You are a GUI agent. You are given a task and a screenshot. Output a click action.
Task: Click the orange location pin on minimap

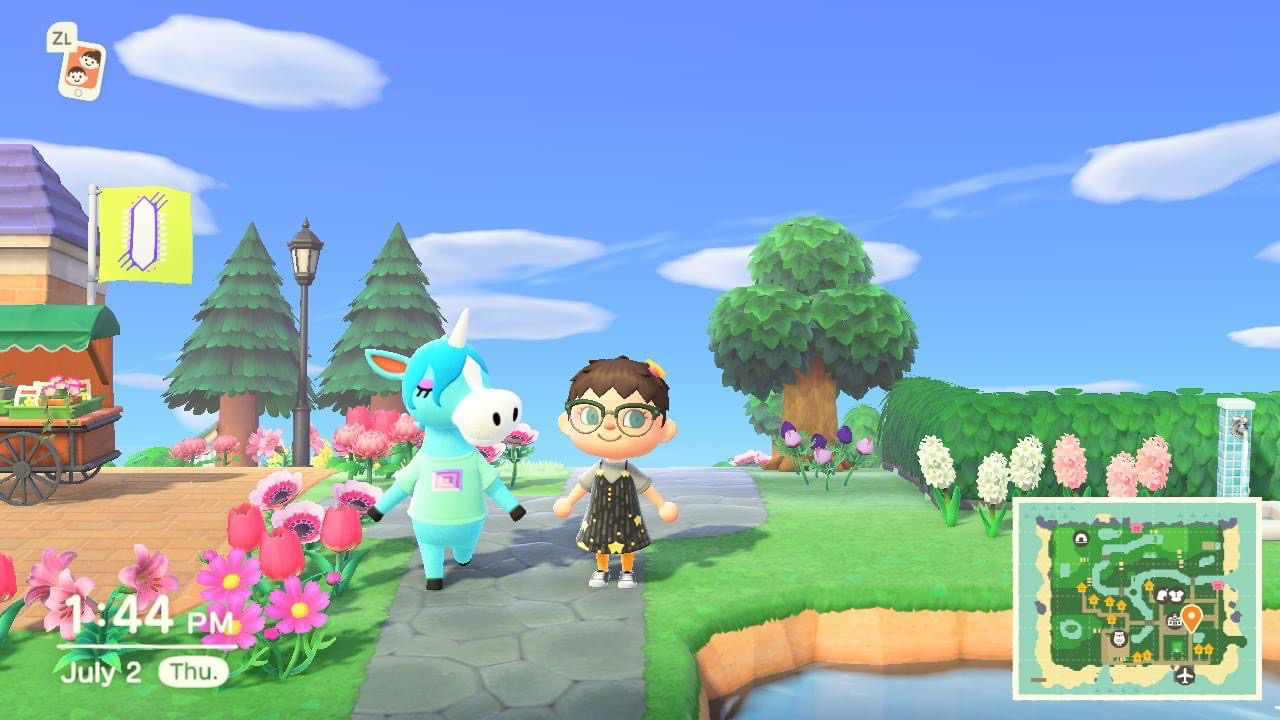tap(1191, 616)
